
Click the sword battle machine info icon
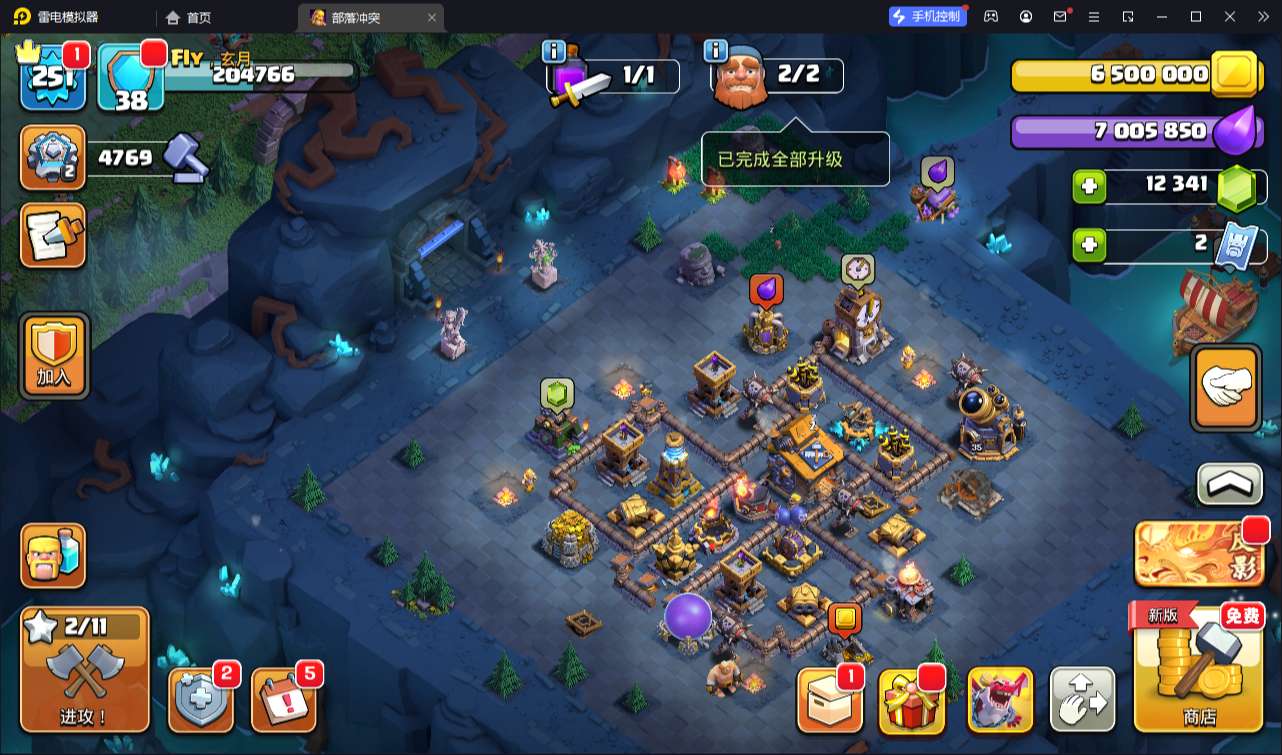coord(554,51)
